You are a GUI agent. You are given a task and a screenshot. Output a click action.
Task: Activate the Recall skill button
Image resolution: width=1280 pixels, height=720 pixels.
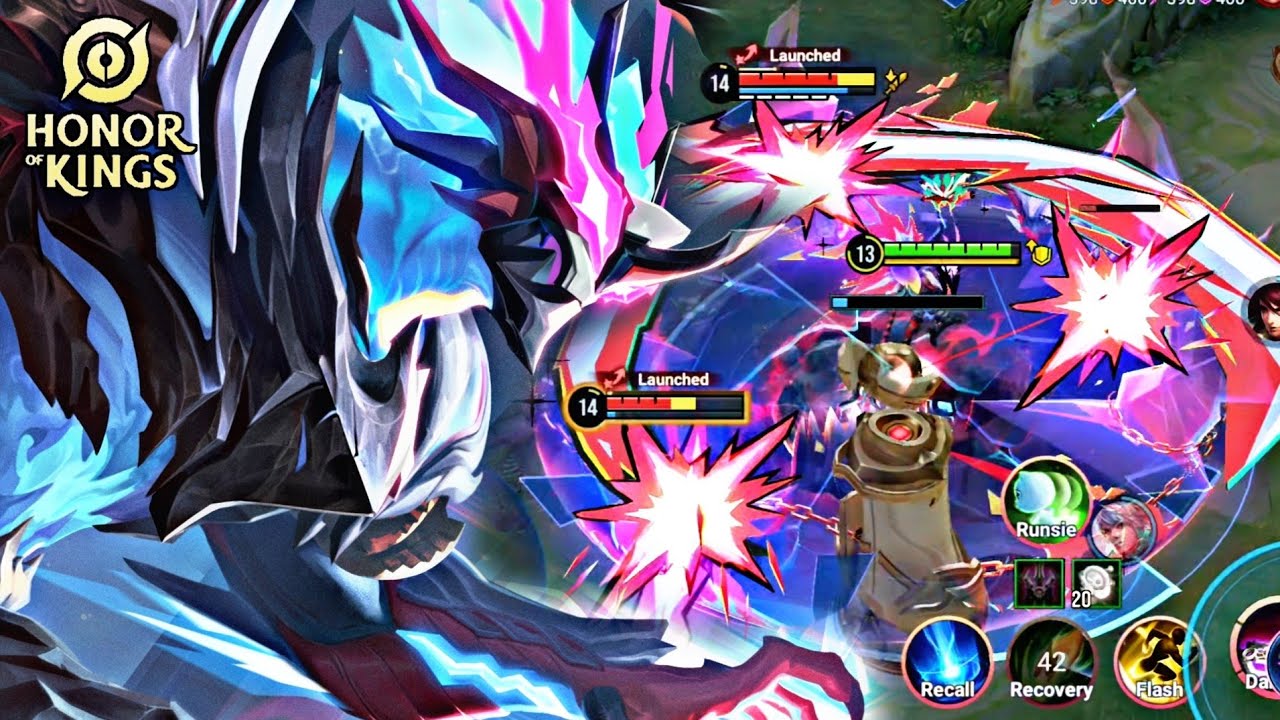click(x=946, y=659)
